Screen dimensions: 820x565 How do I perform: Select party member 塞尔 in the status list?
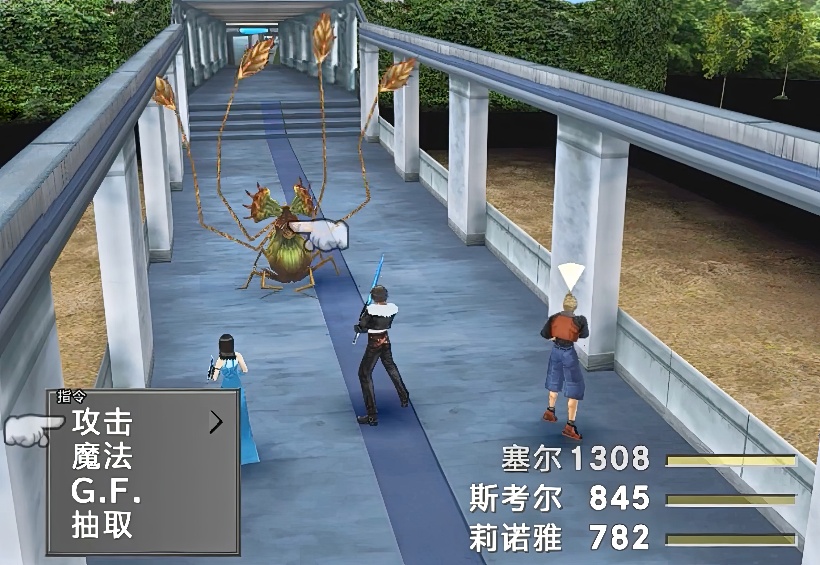533,459
